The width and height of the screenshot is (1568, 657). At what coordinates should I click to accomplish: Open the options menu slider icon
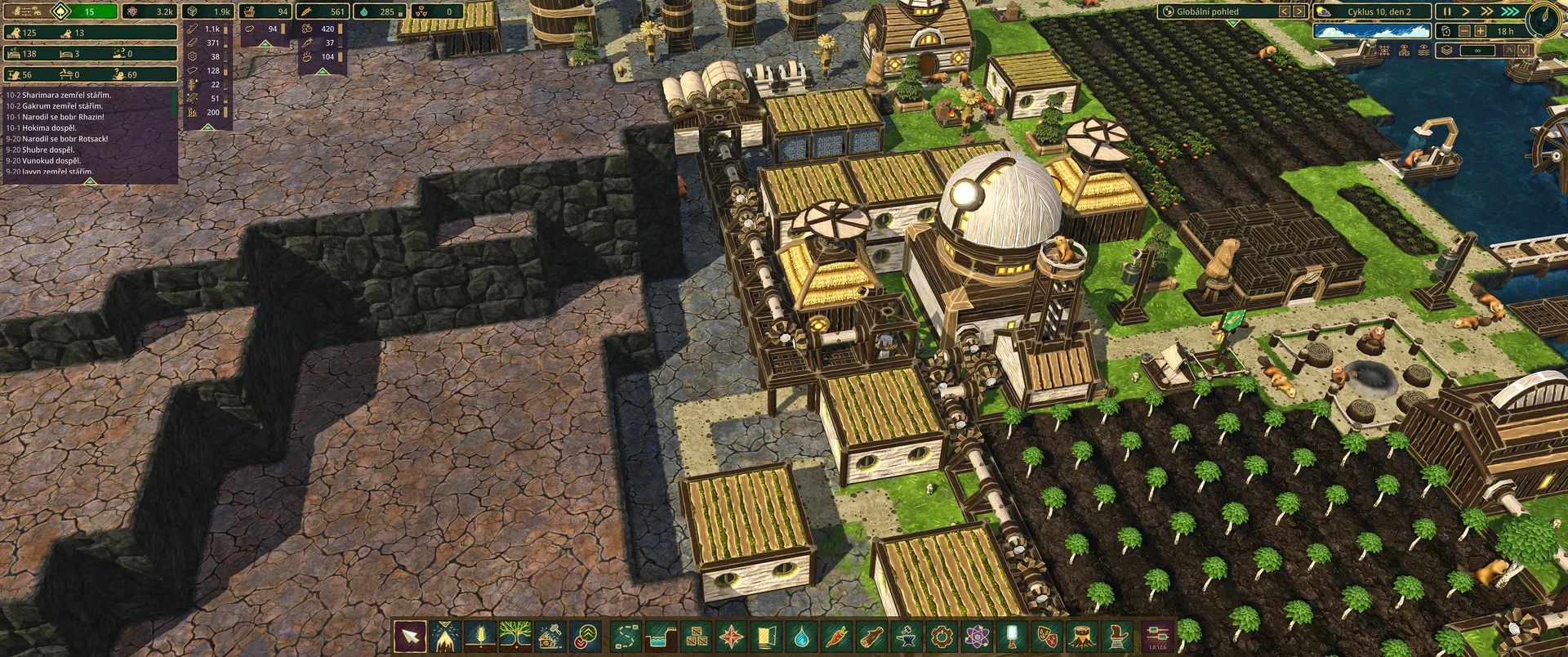(1157, 634)
